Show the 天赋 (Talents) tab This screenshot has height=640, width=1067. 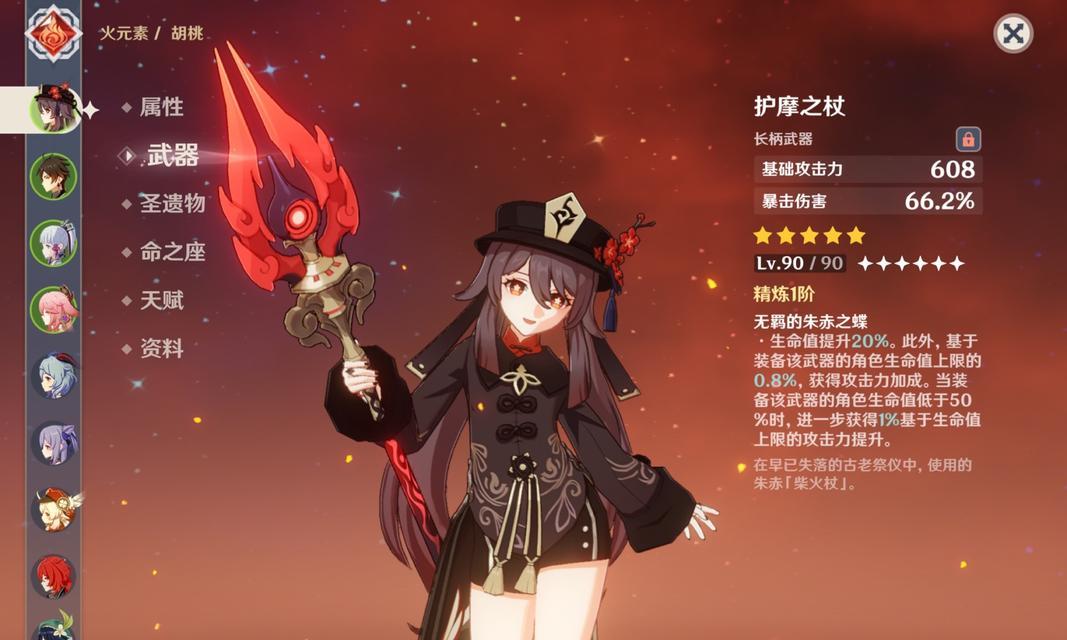161,300
